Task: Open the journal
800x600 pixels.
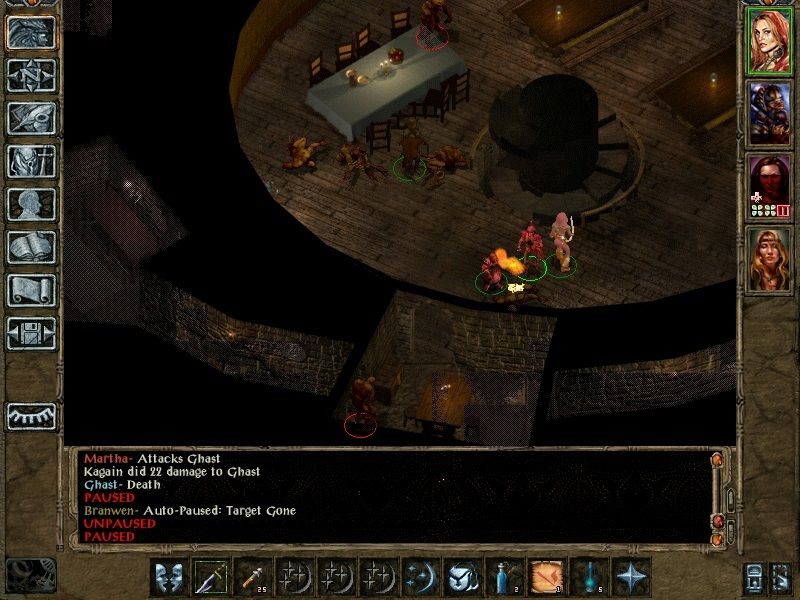Action: point(31,117)
